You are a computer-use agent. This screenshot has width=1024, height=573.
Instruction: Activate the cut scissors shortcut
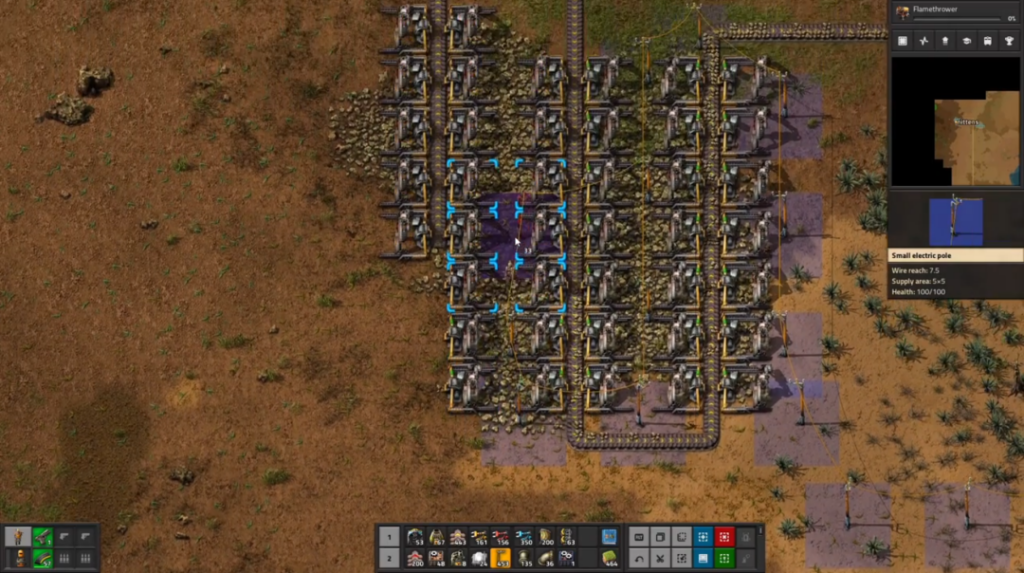(x=660, y=557)
